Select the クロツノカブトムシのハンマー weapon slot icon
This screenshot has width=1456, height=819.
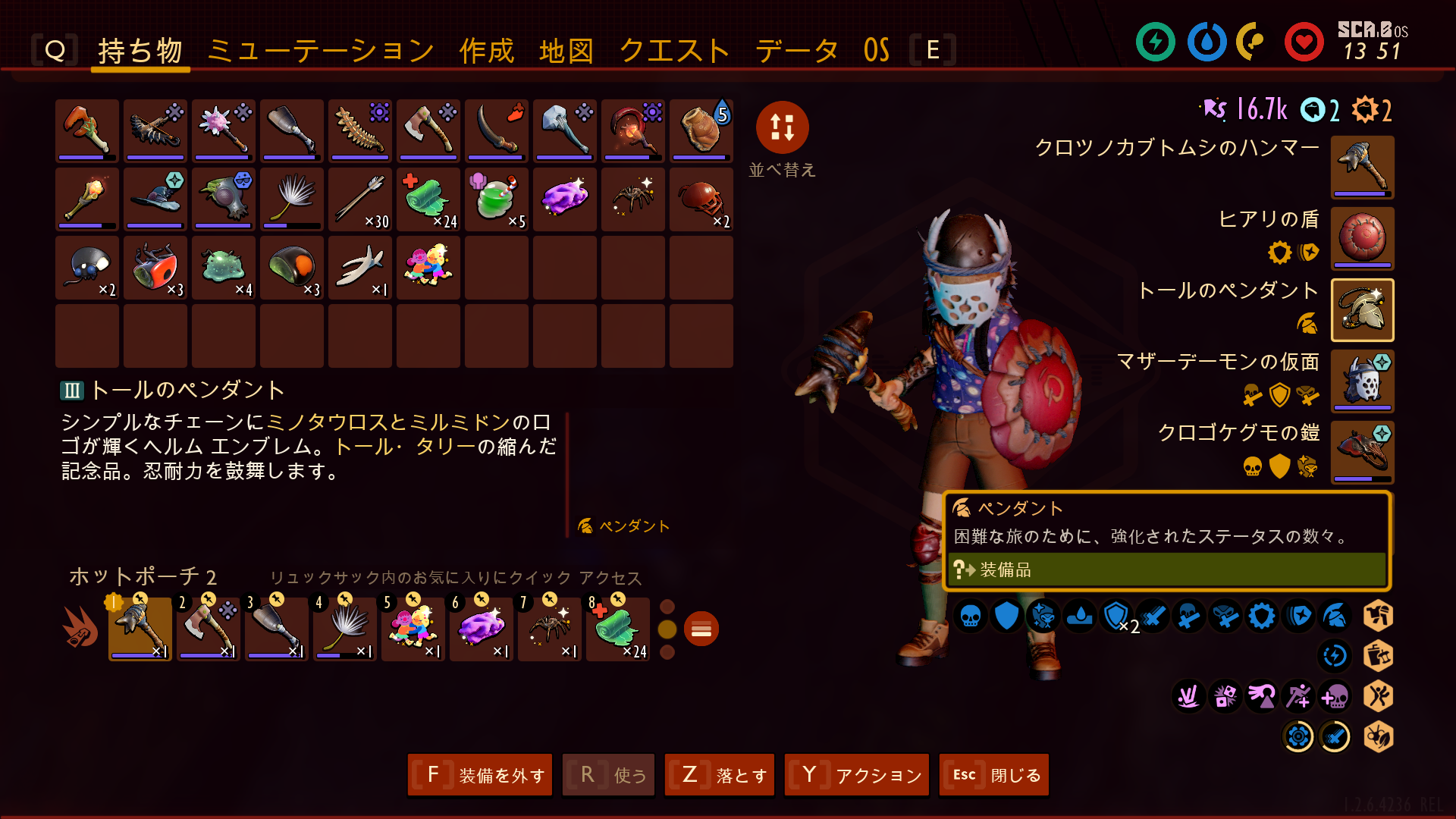coord(1362,167)
